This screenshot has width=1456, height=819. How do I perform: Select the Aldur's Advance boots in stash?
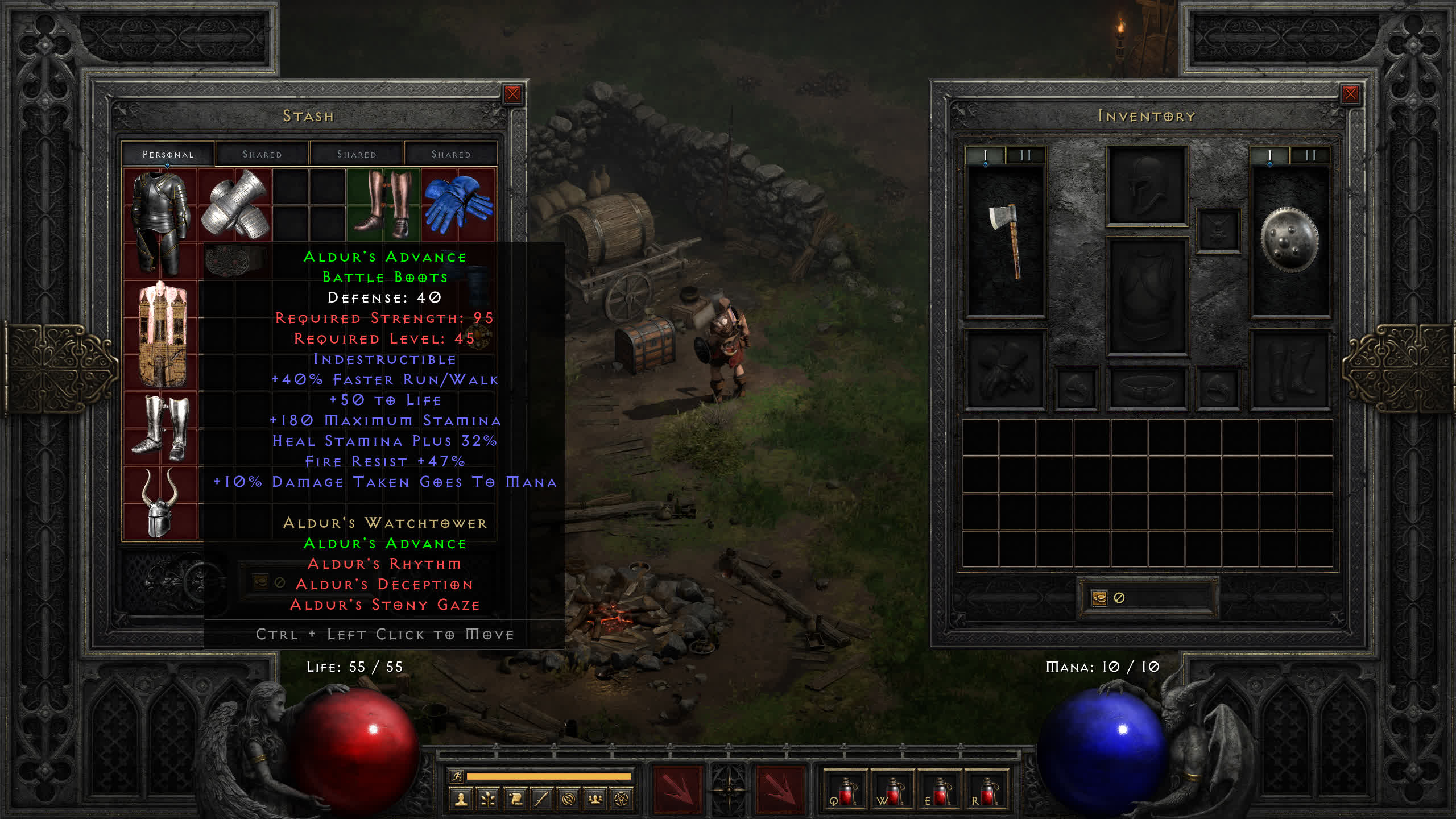[x=383, y=205]
